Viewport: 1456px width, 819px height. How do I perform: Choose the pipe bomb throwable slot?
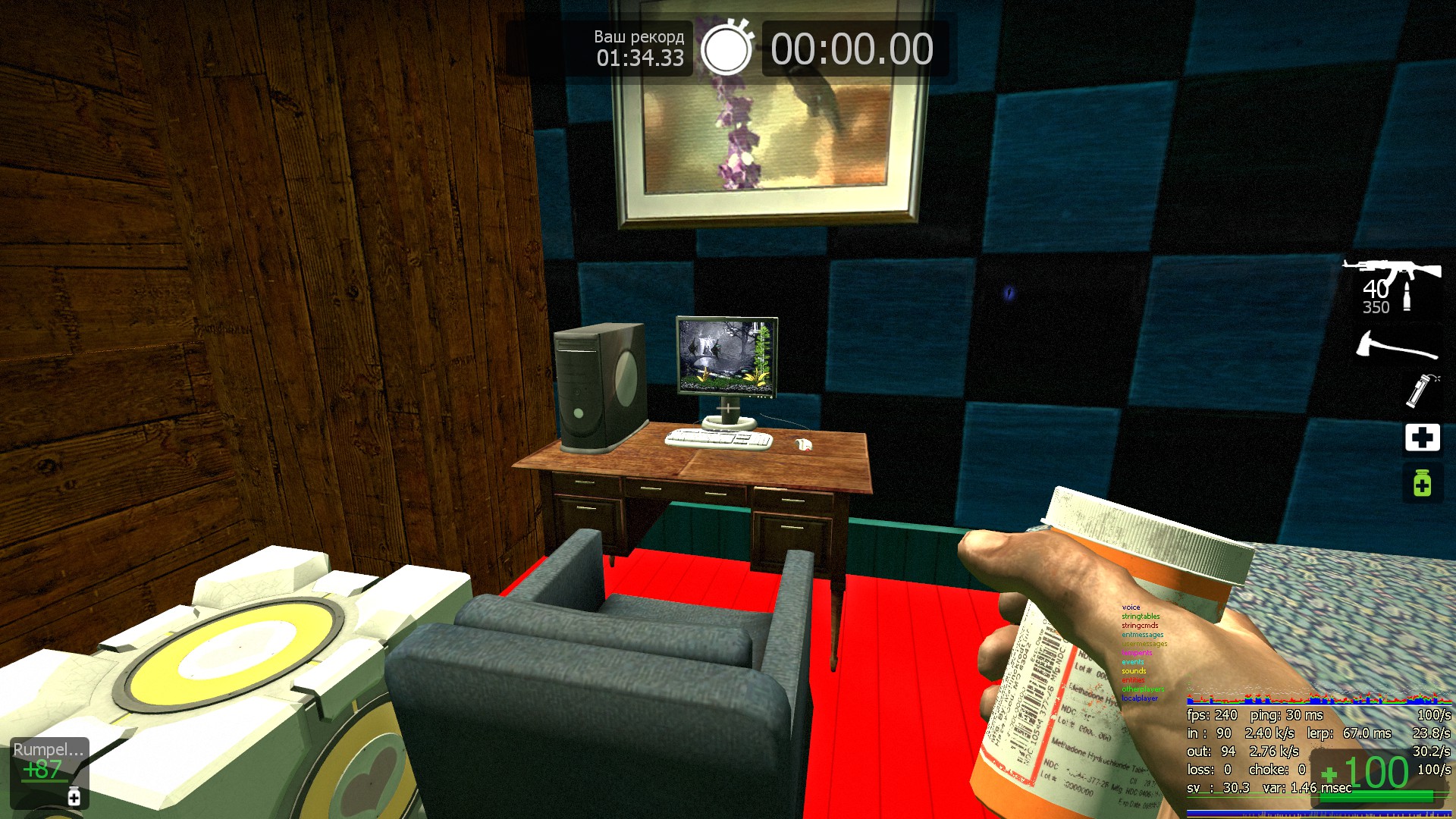pyautogui.click(x=1421, y=391)
